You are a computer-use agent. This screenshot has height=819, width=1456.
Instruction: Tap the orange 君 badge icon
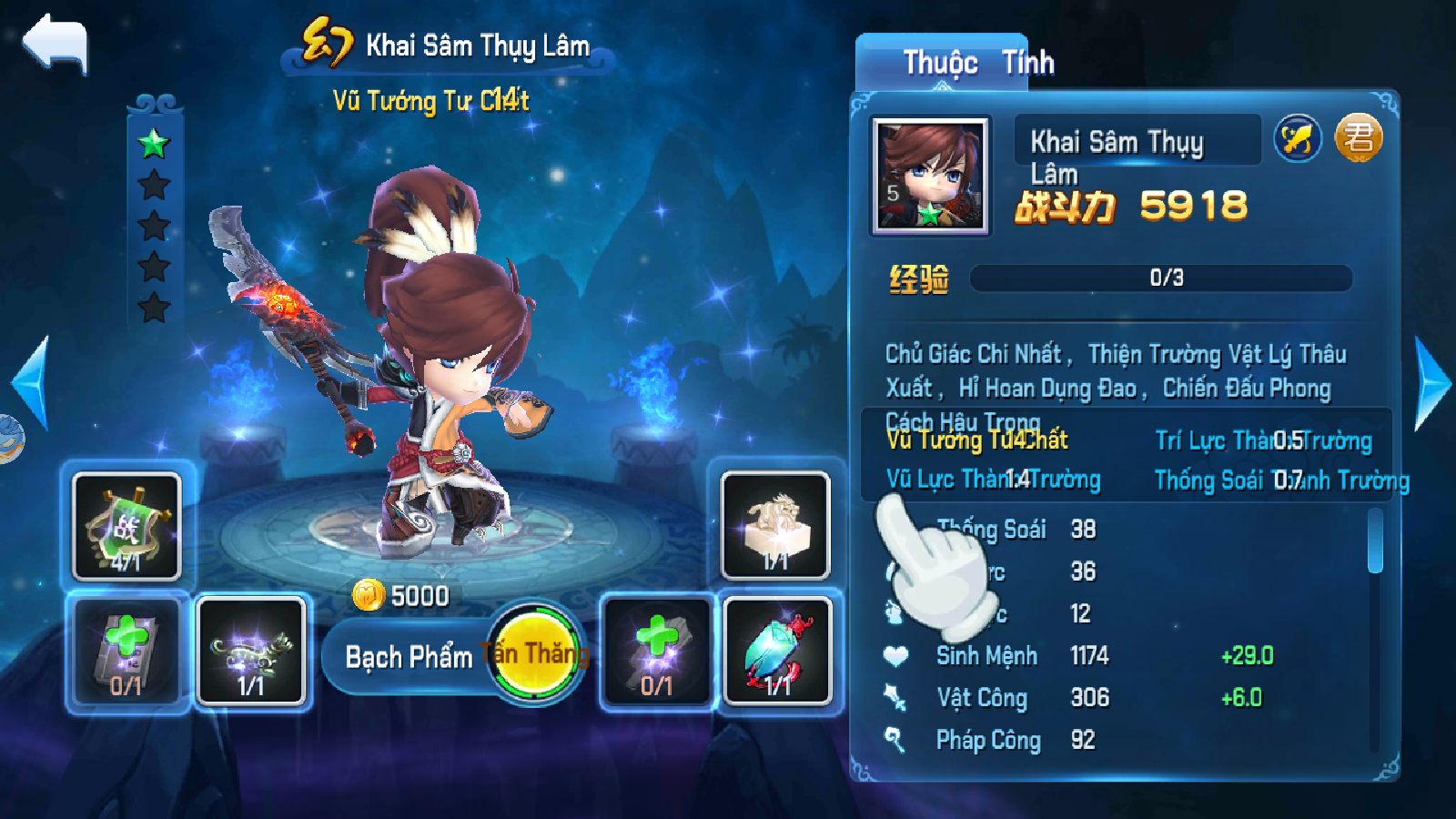[x=1359, y=138]
